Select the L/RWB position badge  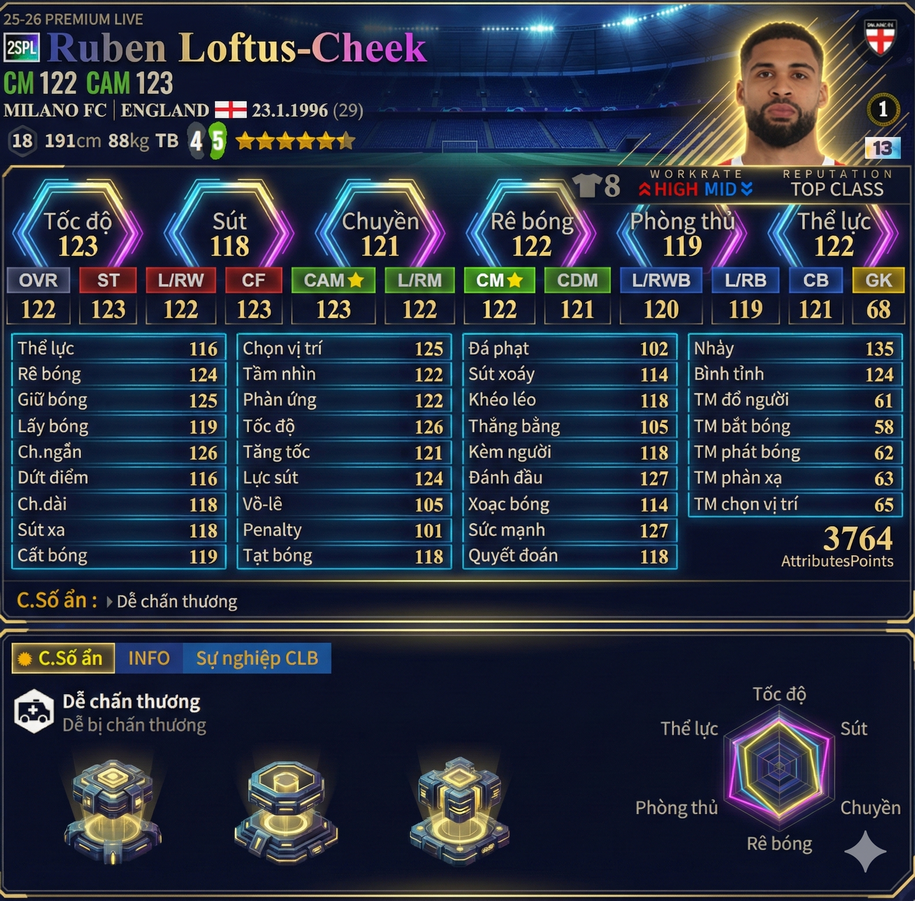tap(661, 281)
